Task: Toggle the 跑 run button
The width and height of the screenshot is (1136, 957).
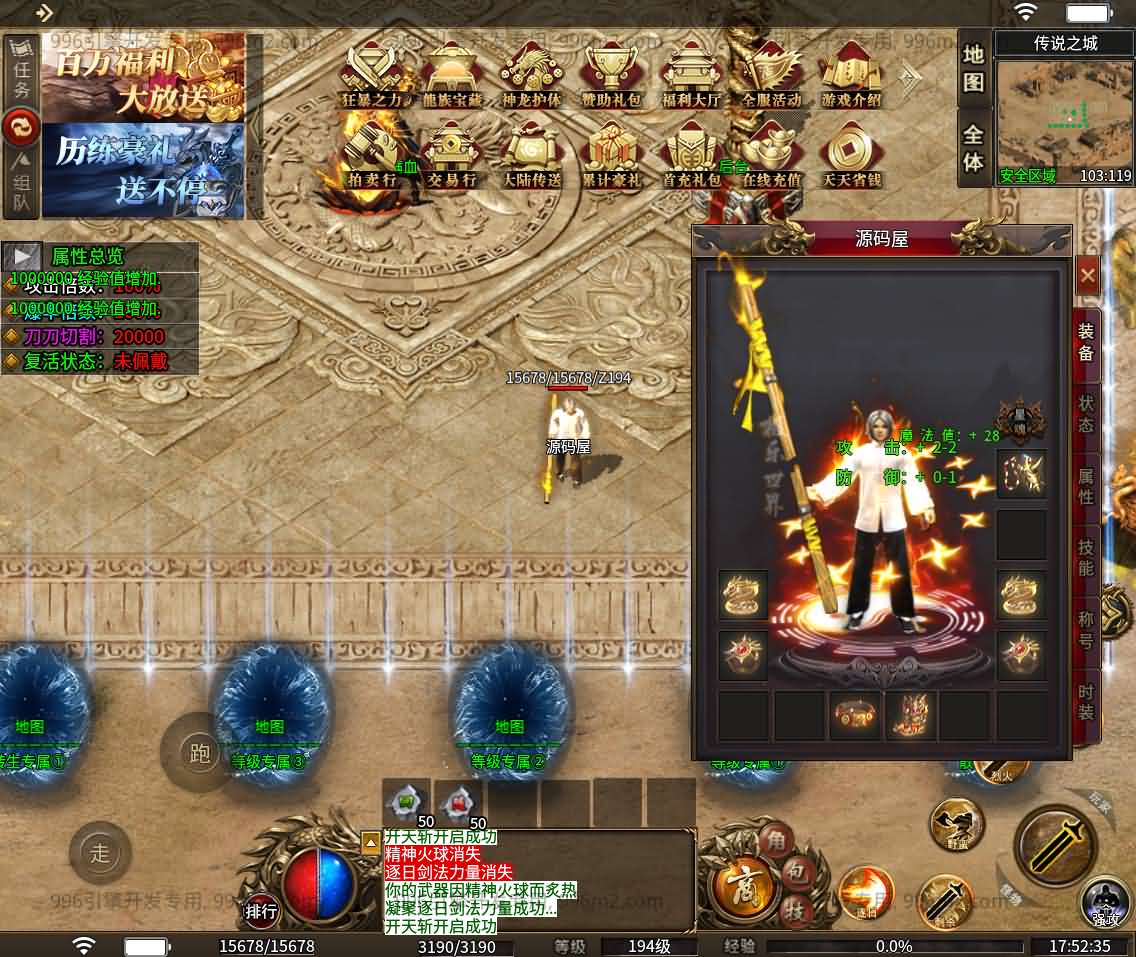Action: 200,753
